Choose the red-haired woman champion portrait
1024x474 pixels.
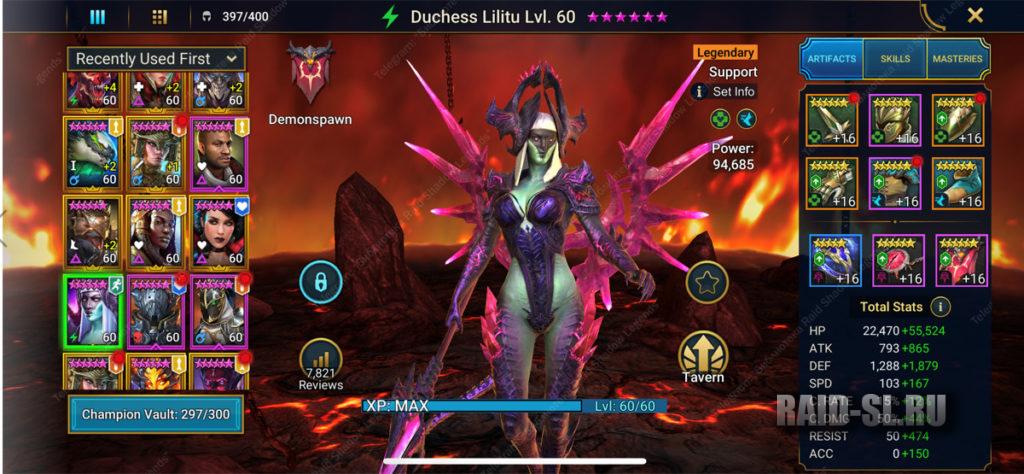point(218,230)
